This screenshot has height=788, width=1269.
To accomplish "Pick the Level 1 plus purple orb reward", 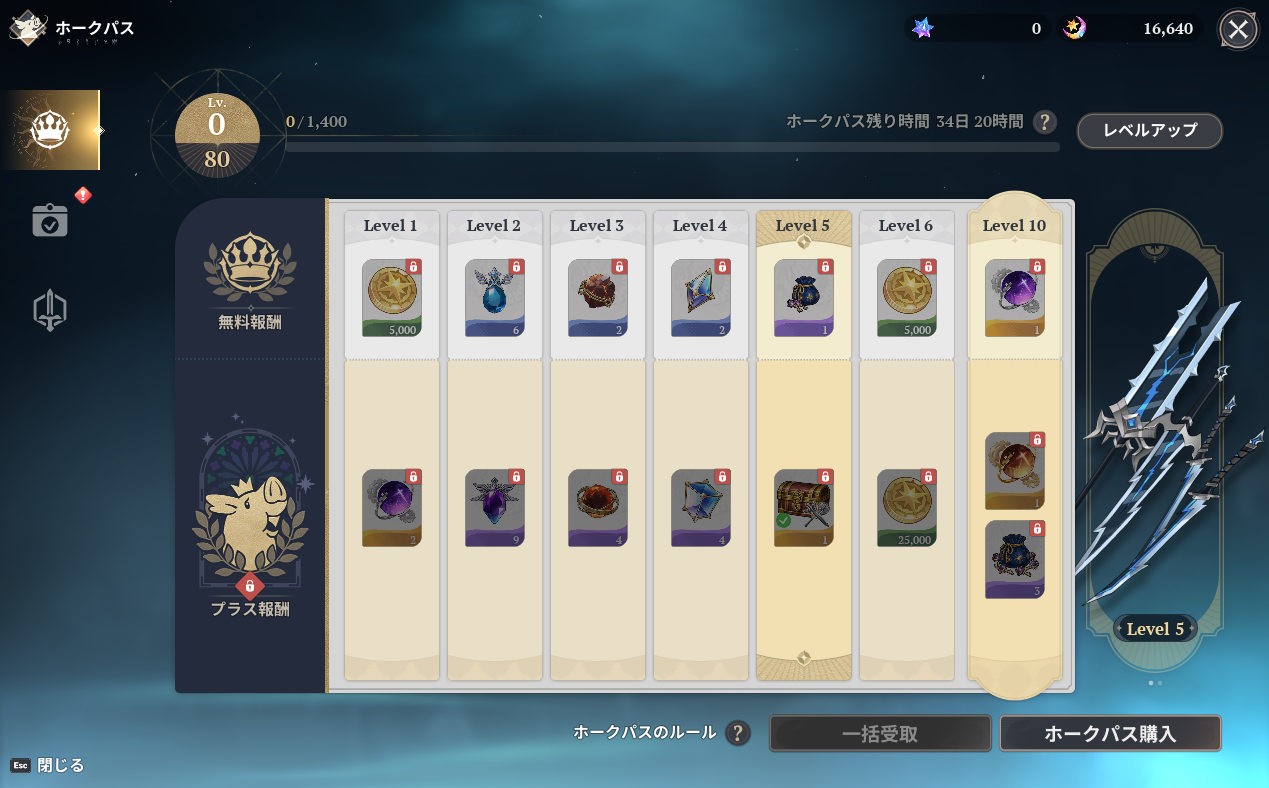I will 392,508.
